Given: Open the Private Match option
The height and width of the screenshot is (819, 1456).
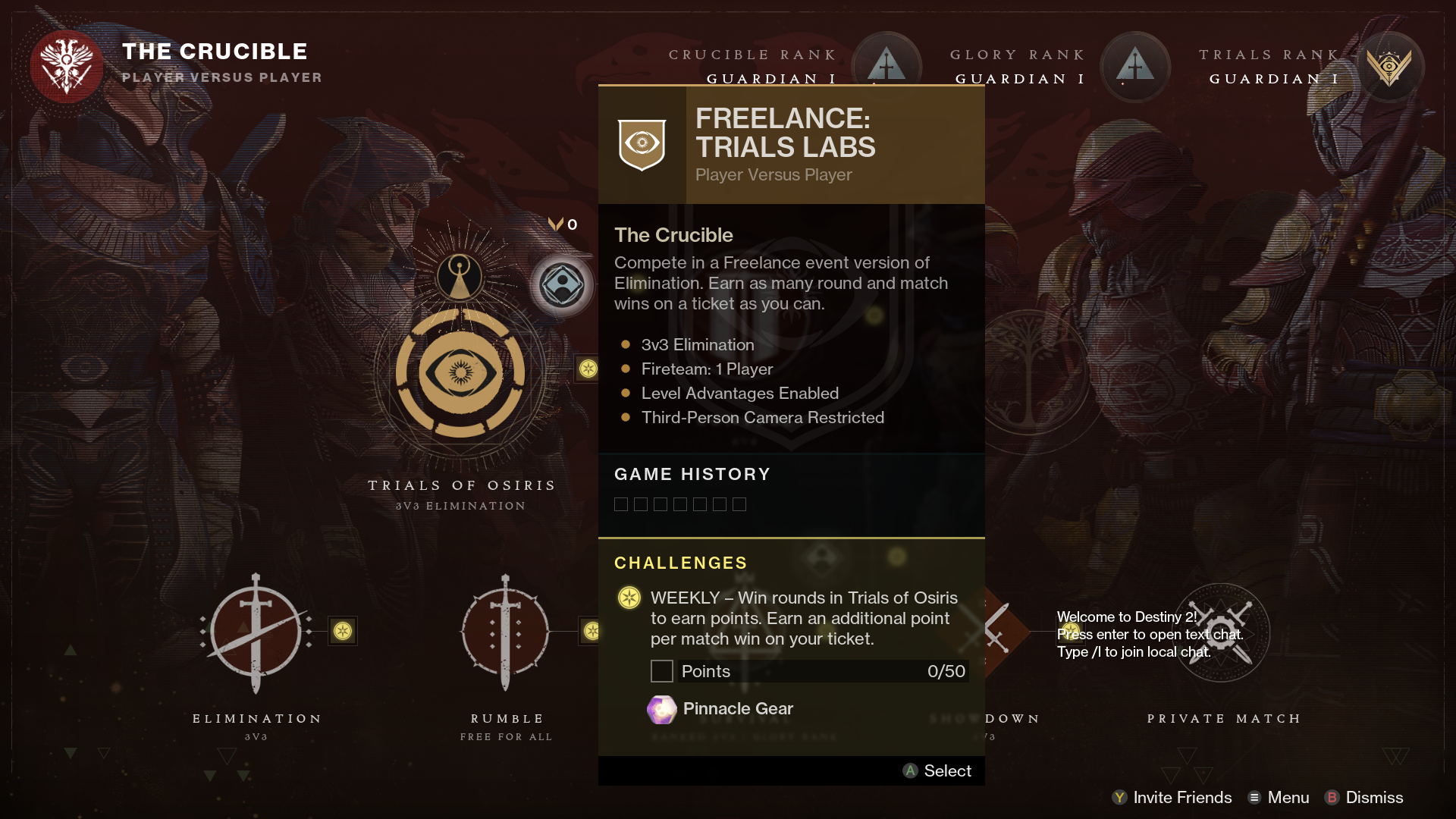Looking at the screenshot, I should 1221,632.
